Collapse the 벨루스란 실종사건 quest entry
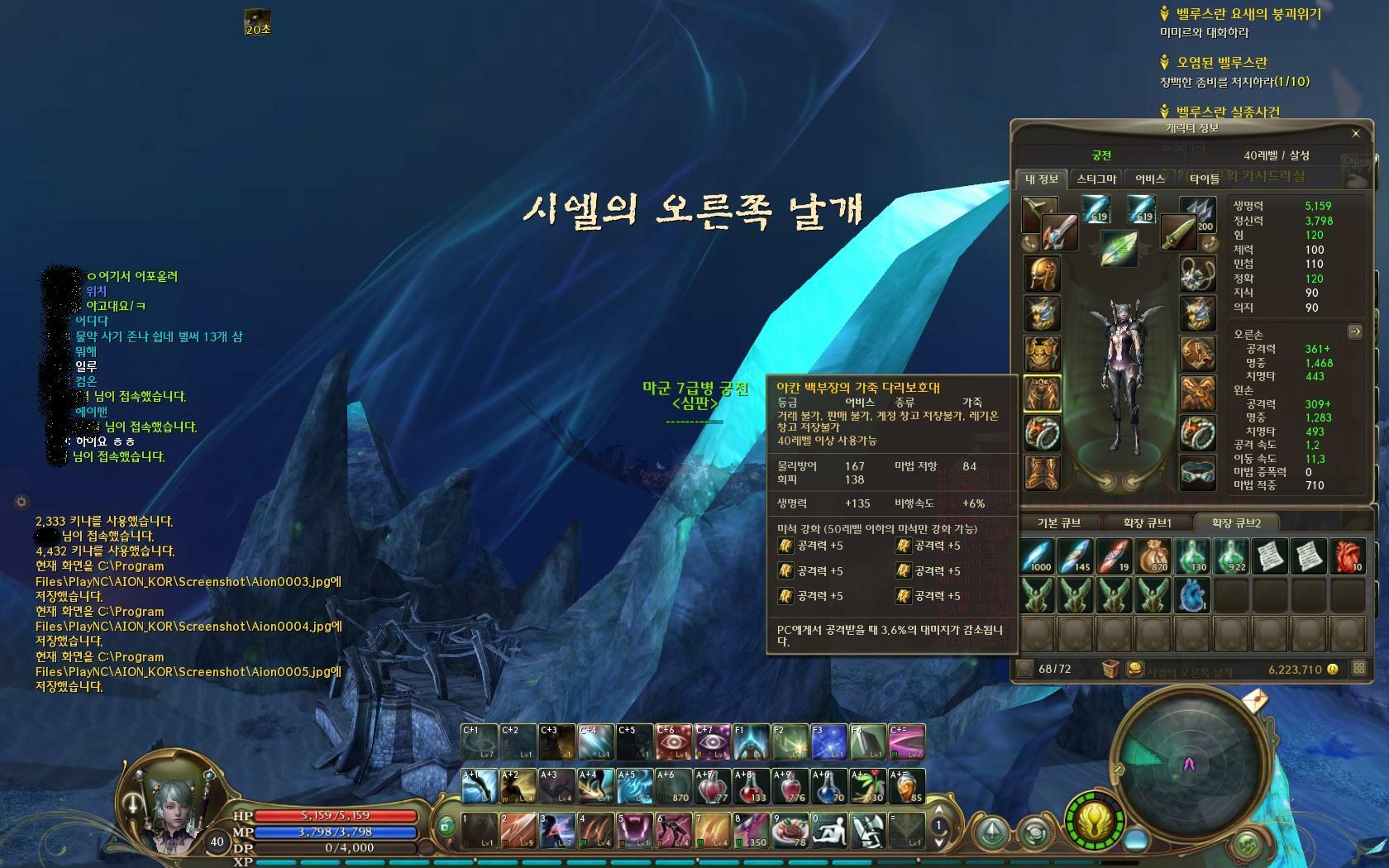The image size is (1389, 868). 1164,110
